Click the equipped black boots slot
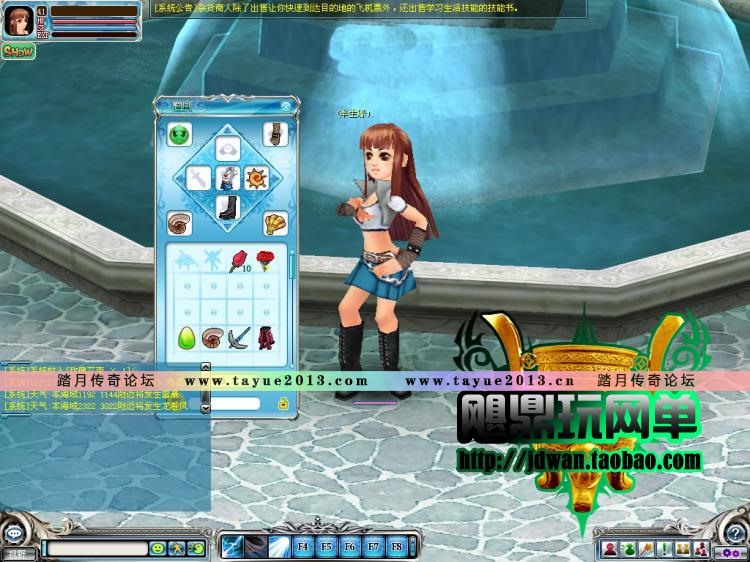The width and height of the screenshot is (750, 562). tap(227, 207)
